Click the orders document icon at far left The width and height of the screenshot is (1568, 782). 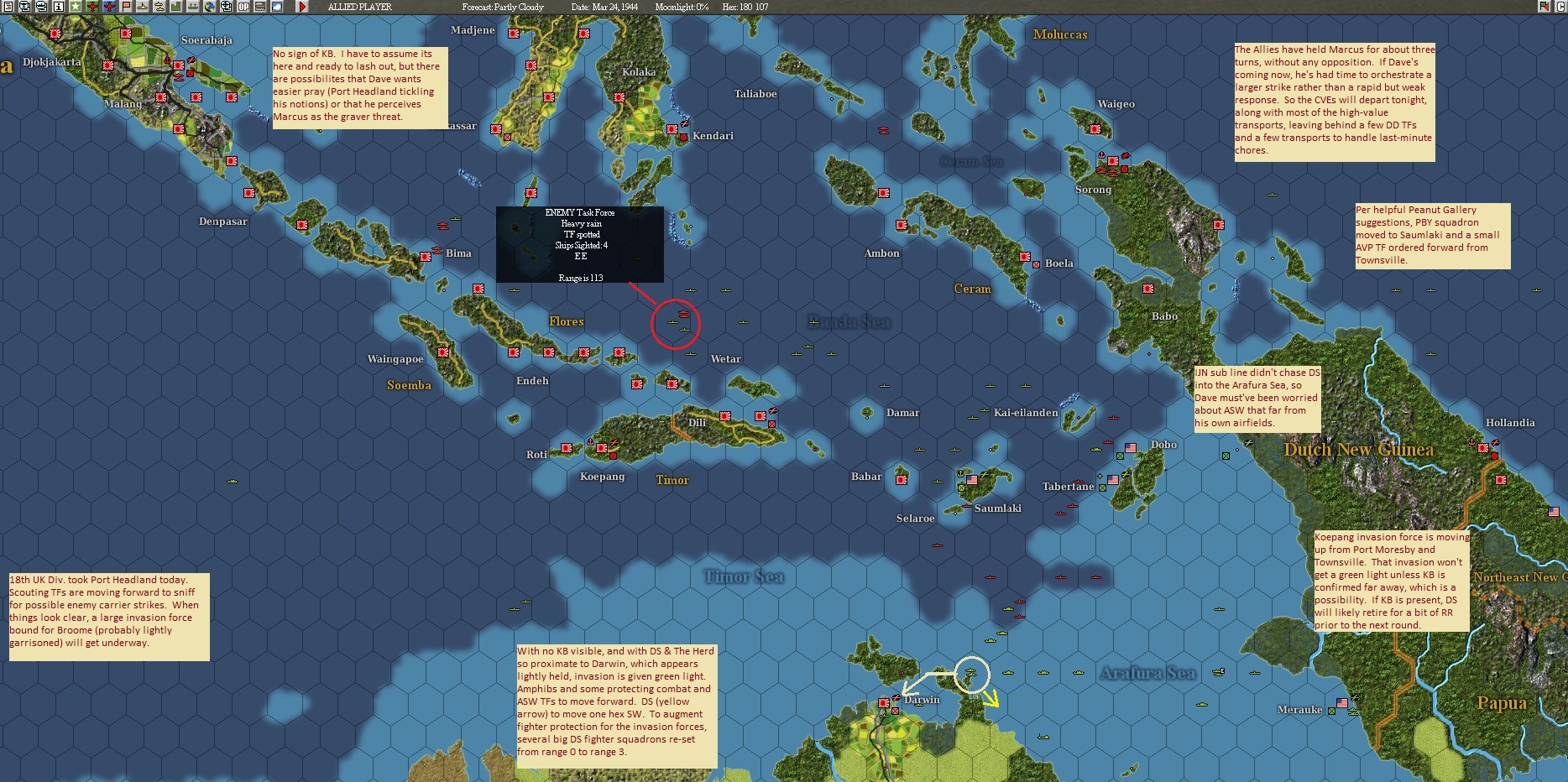coord(8,8)
